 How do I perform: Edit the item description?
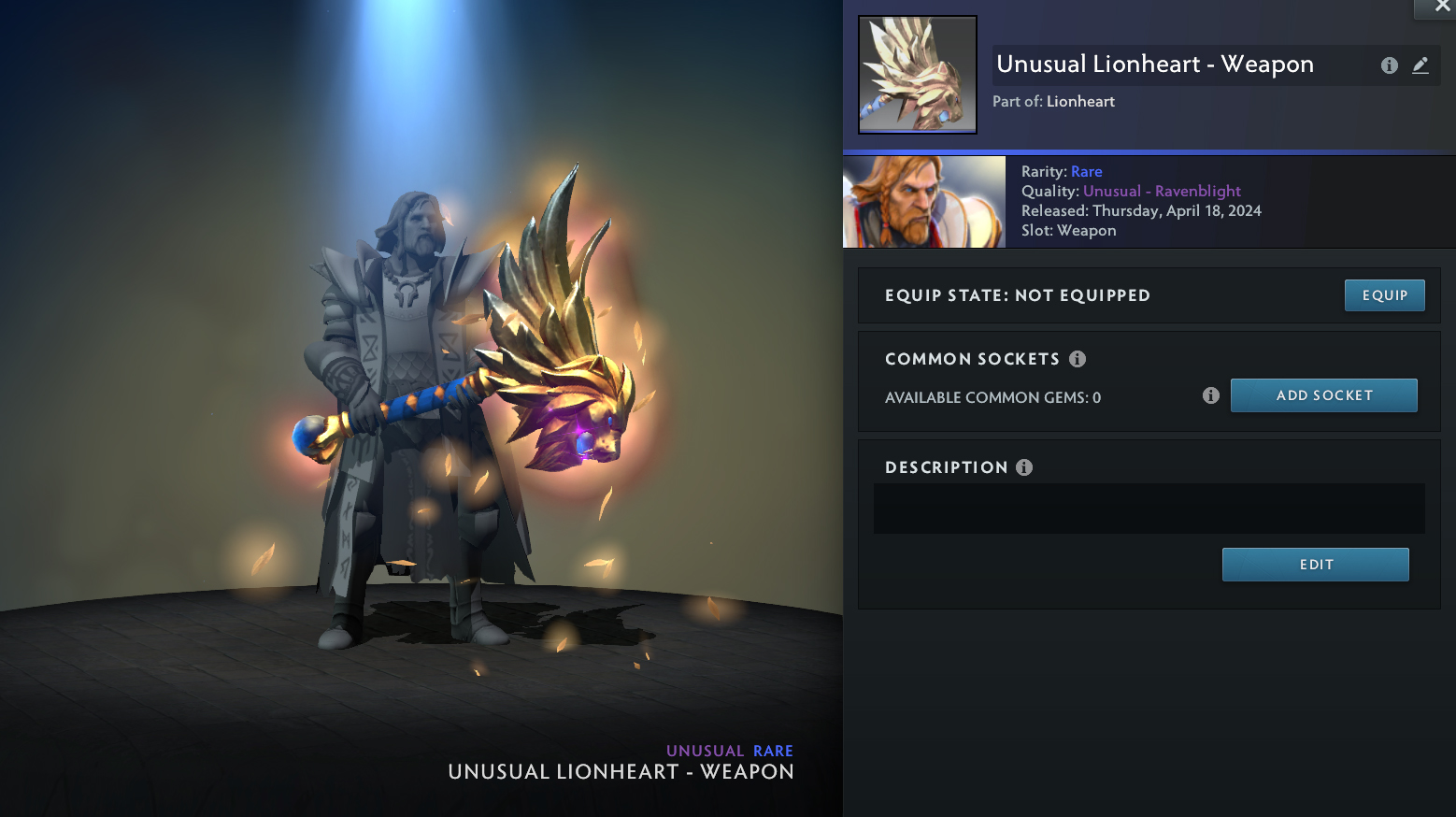tap(1315, 565)
